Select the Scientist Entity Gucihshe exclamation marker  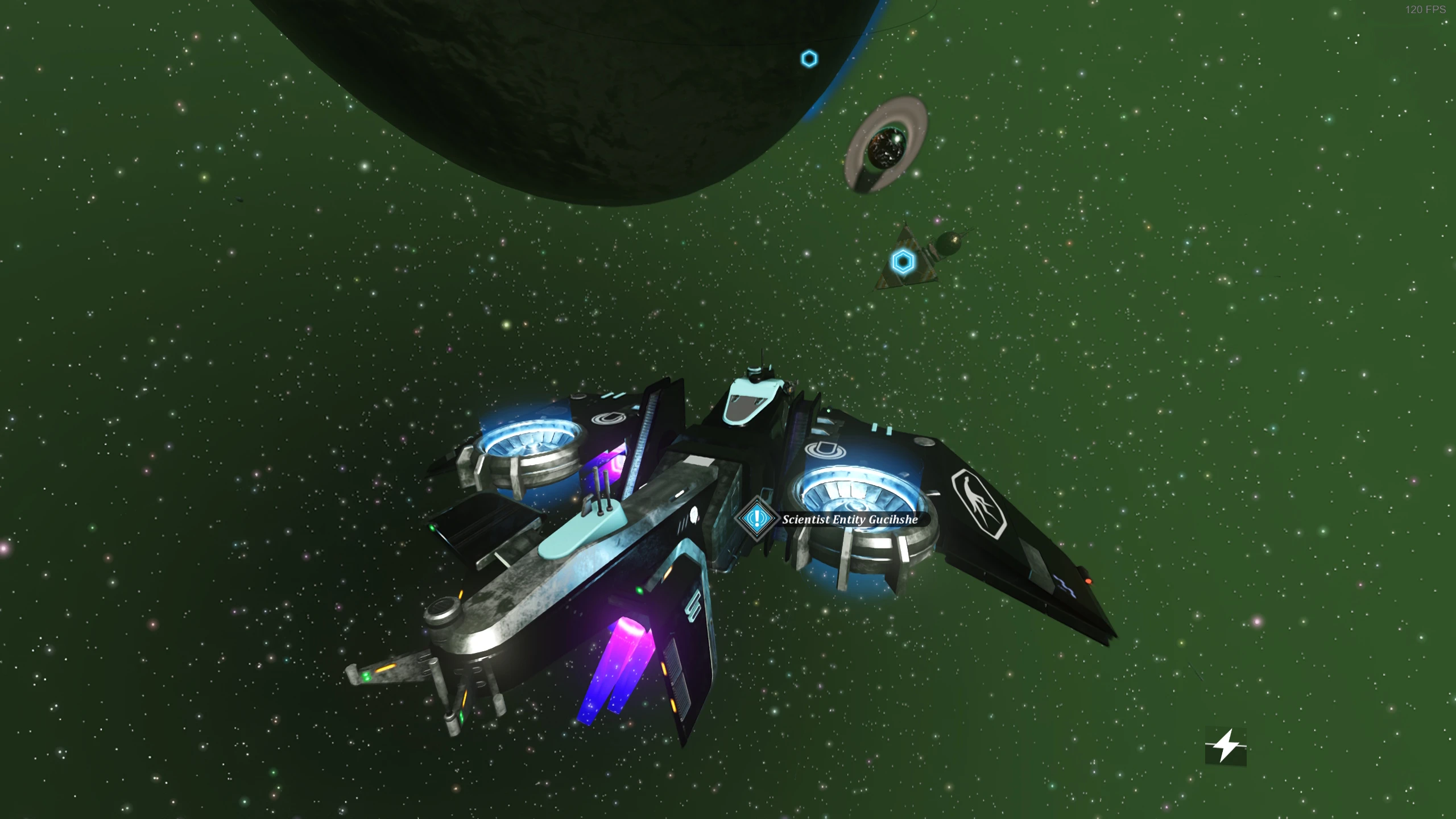(x=756, y=518)
